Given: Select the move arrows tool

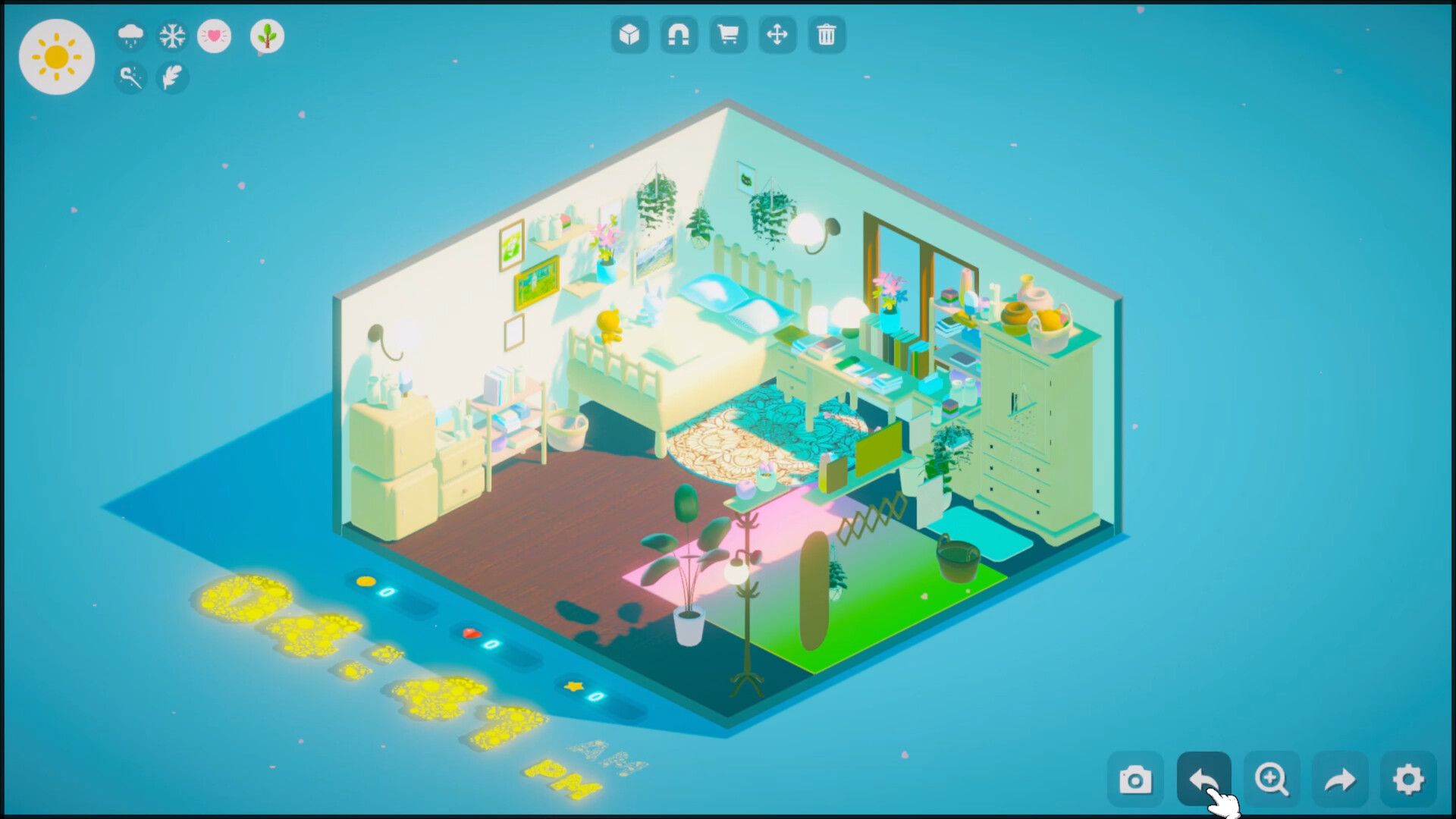Looking at the screenshot, I should click(778, 35).
